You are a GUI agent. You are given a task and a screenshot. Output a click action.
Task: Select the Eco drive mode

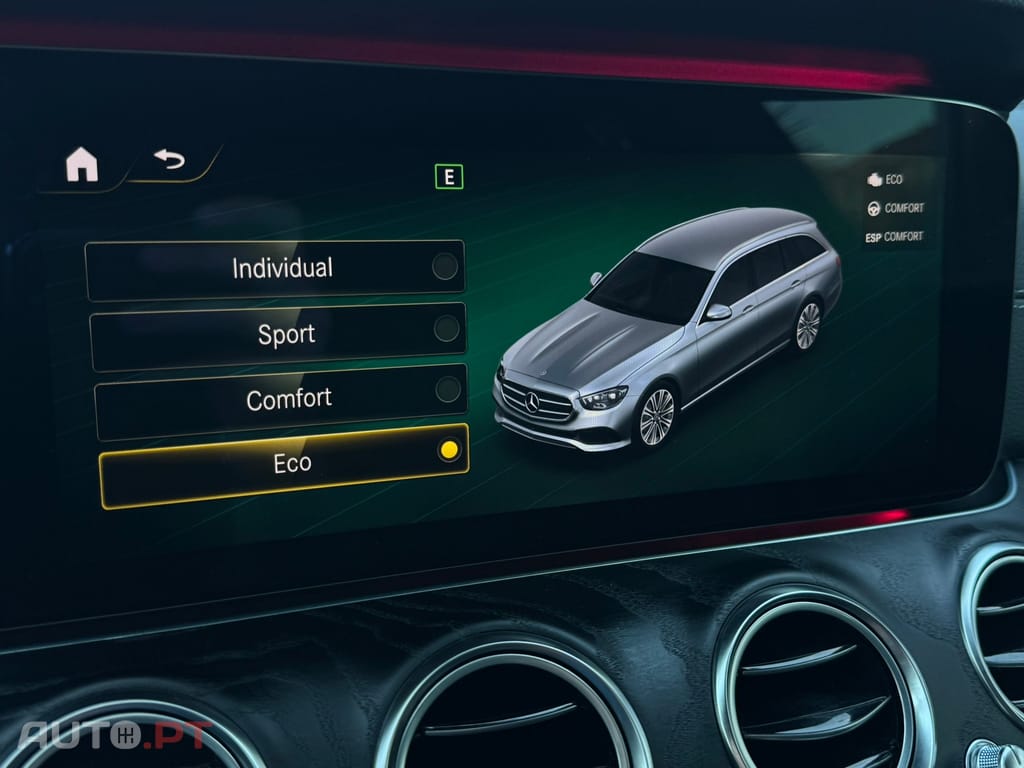(284, 464)
